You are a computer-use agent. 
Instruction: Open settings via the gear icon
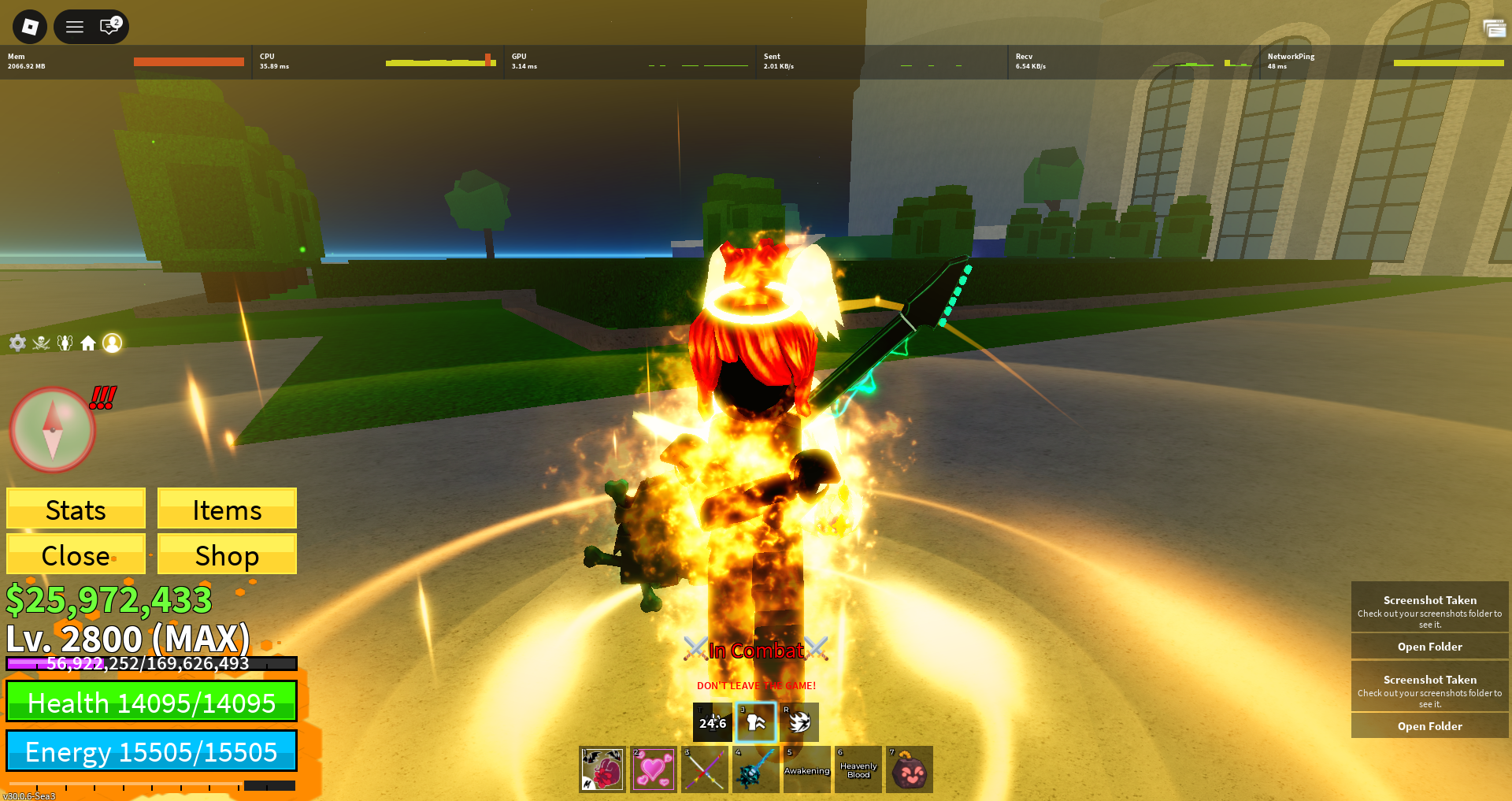coord(17,343)
